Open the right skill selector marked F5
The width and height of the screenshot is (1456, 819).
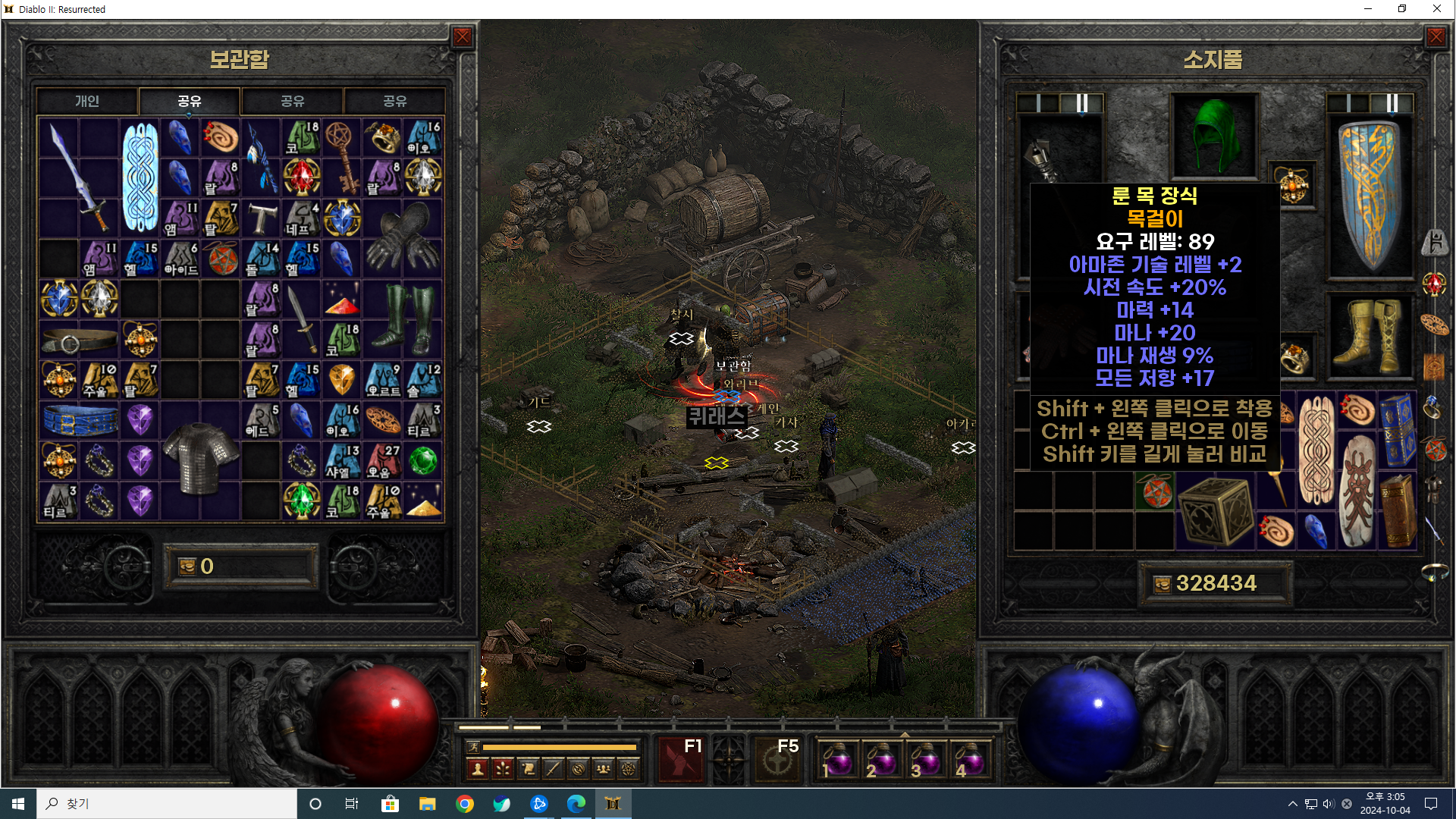click(x=777, y=758)
